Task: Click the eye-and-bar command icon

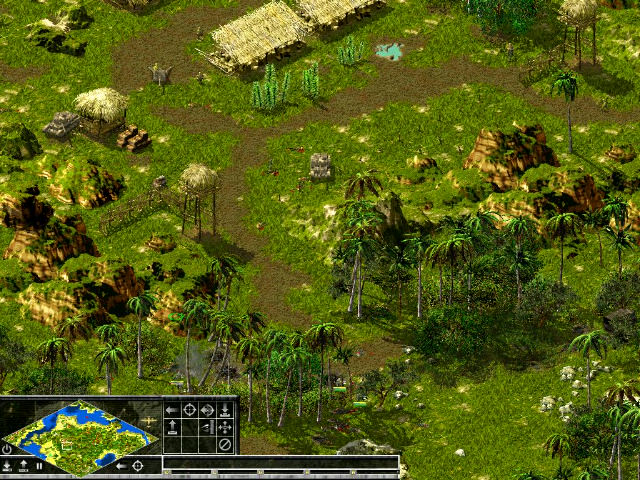Action: (207, 427)
